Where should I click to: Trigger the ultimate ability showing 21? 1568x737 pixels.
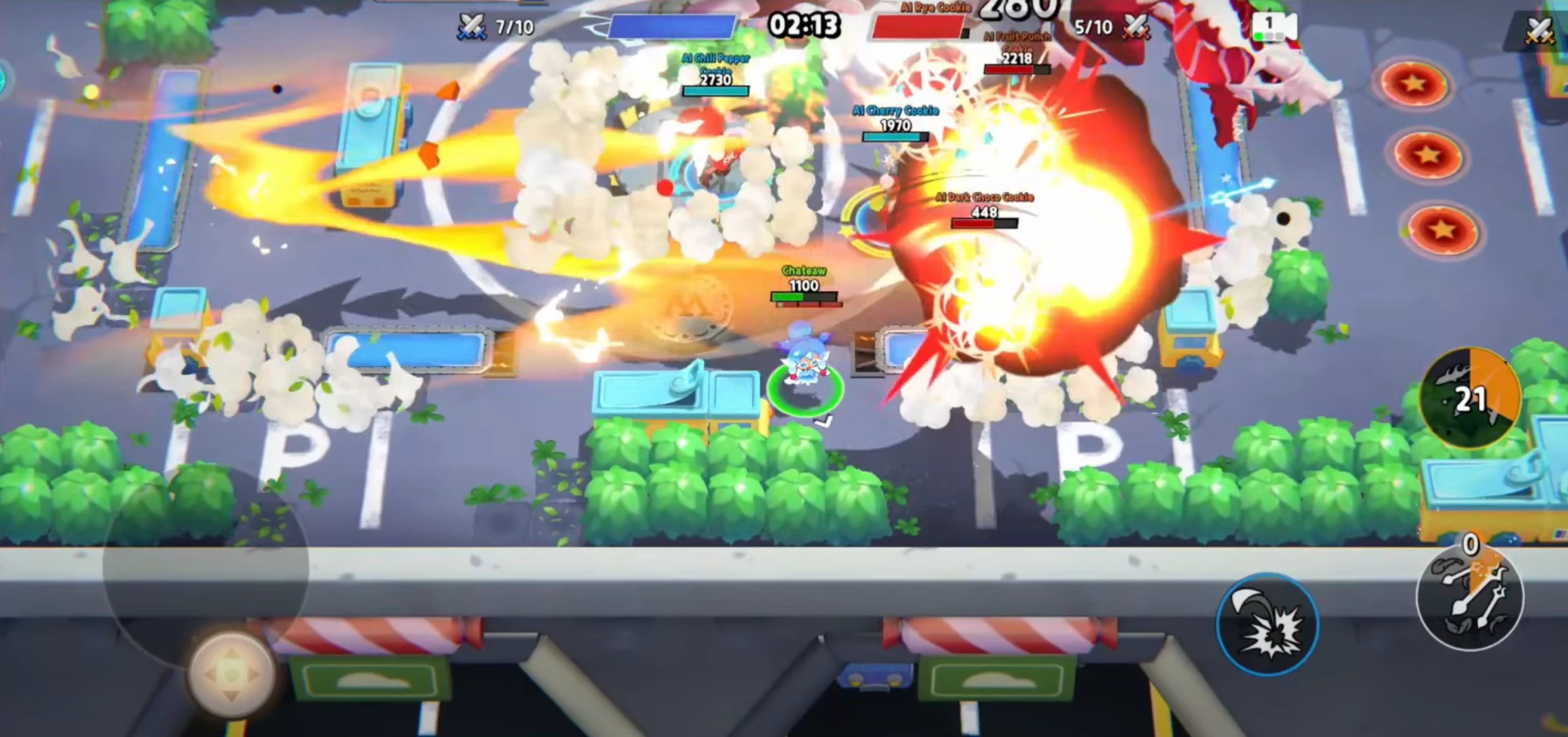pyautogui.click(x=1470, y=398)
